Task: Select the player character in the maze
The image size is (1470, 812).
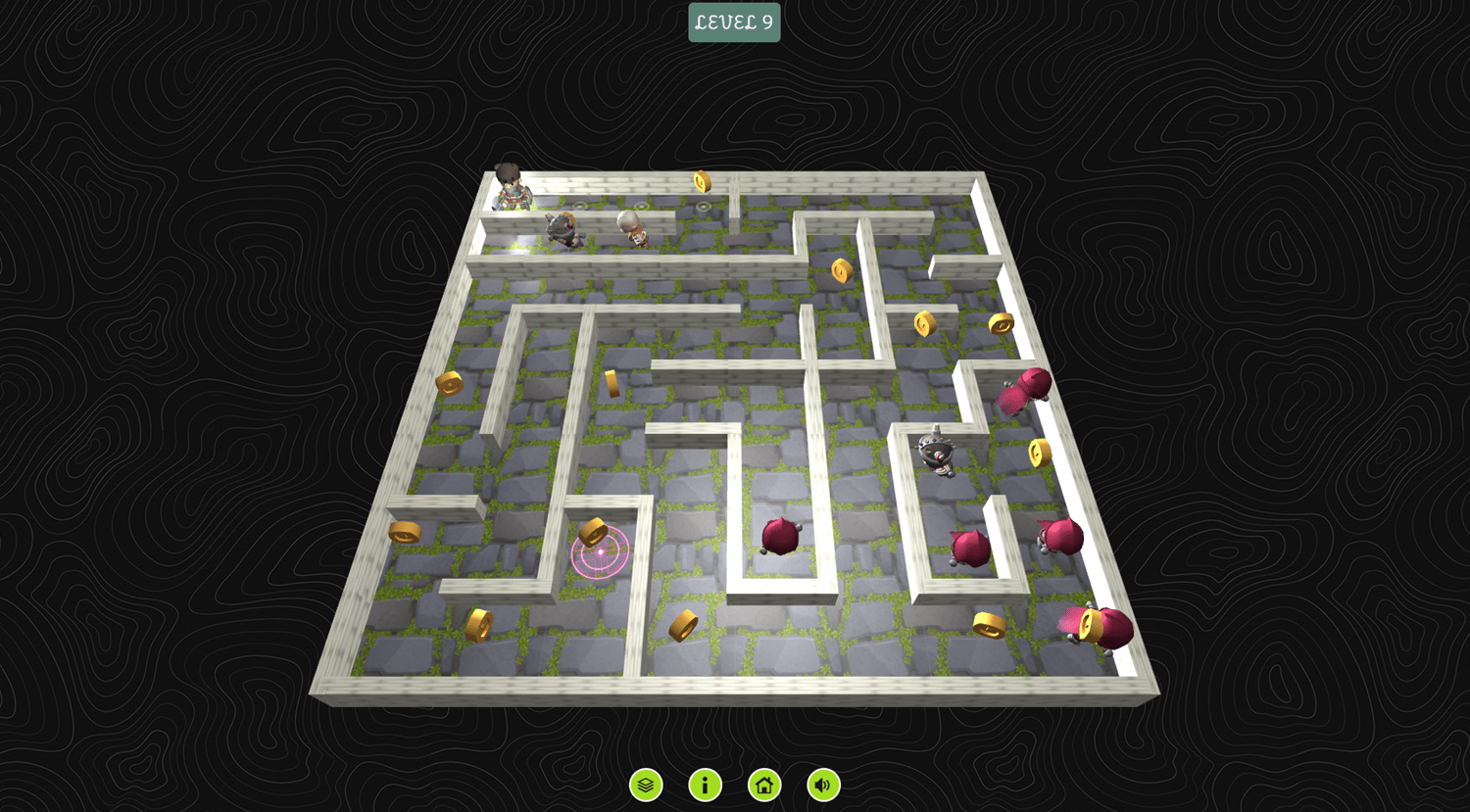Action: point(510,186)
